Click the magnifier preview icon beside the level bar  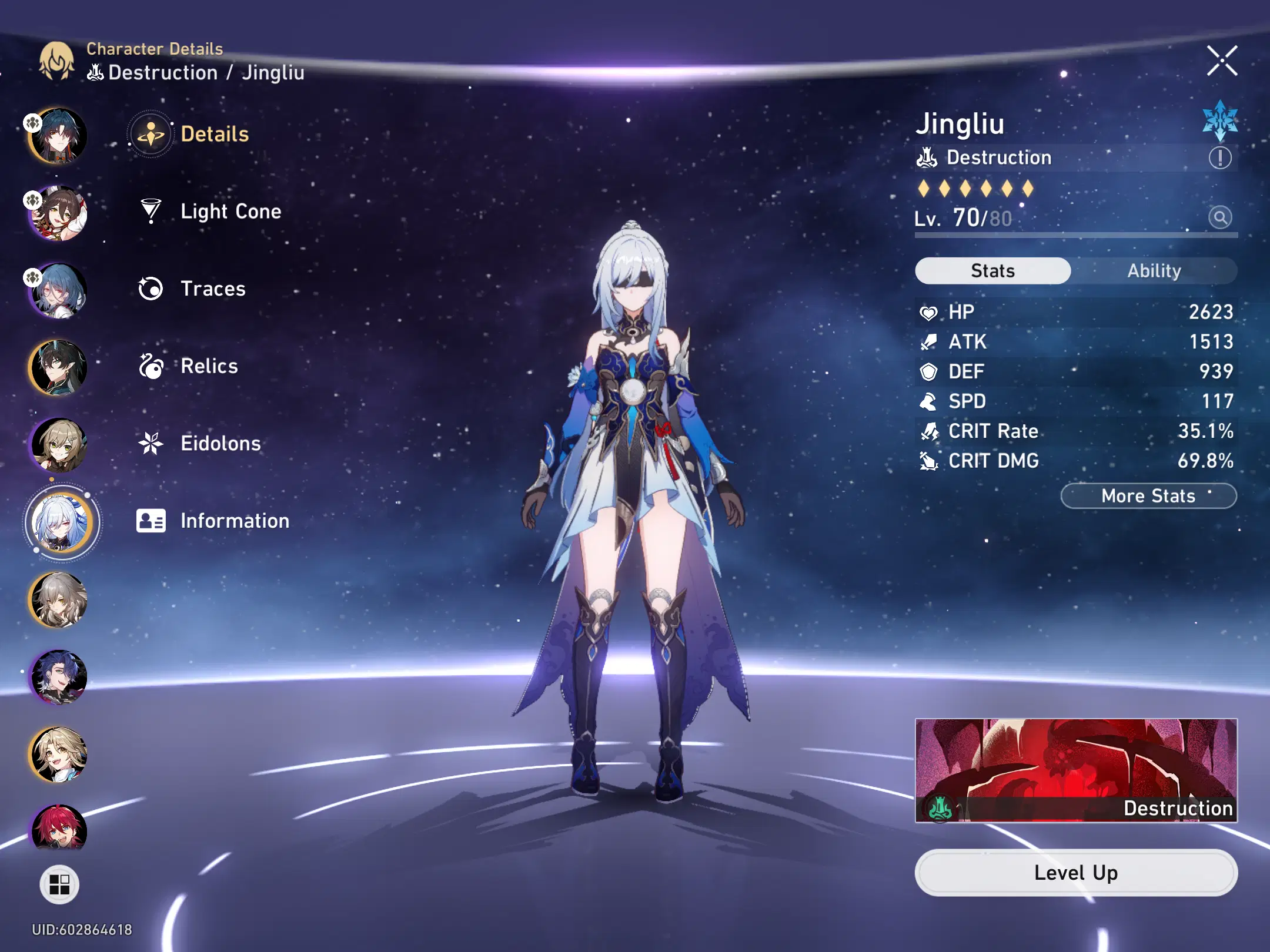(x=1221, y=217)
